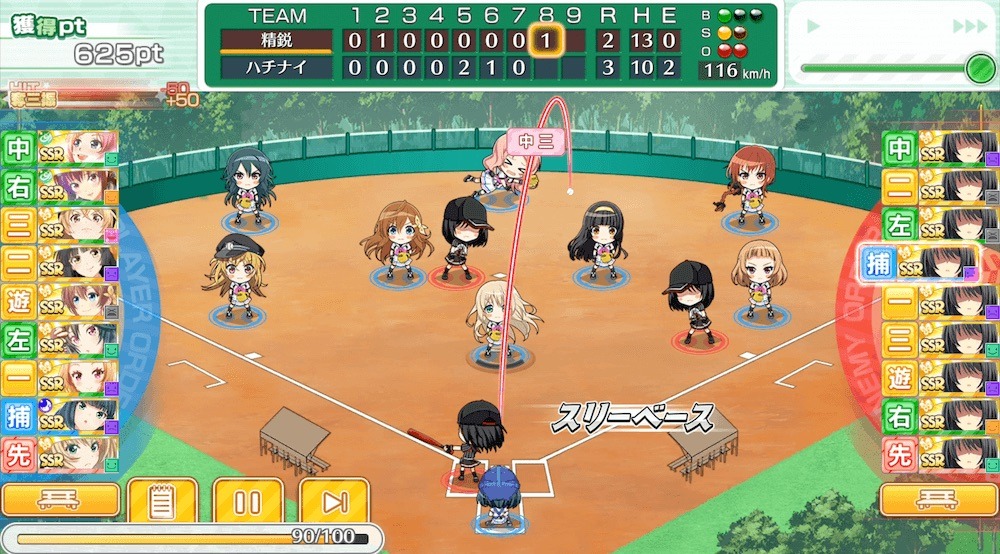Choose the enemy lineup's 一 first baseman
This screenshot has width=1000, height=554.
tap(938, 301)
